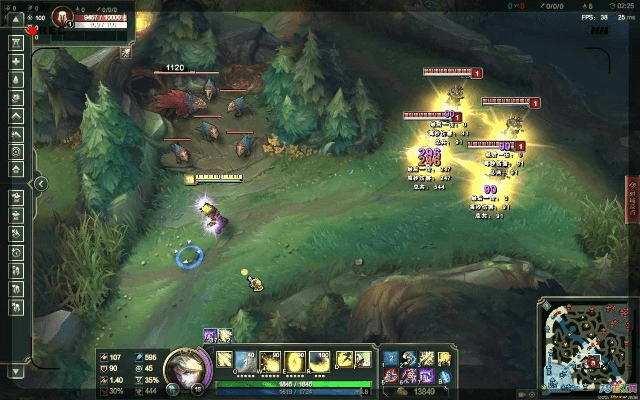Activate the R ultimate ability icon
640x400 pixels.
(x=319, y=360)
